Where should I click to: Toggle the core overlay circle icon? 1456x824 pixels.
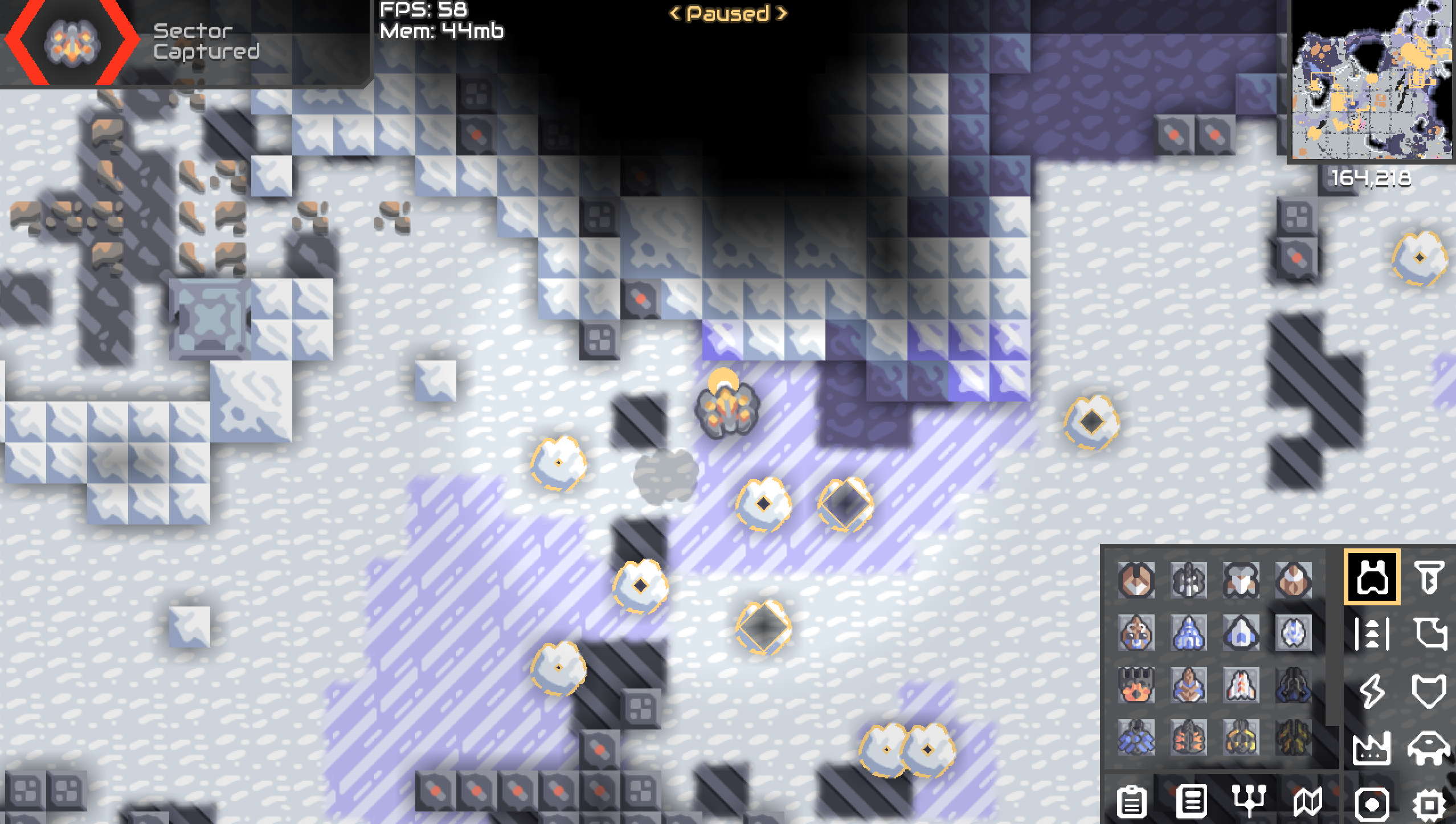1371,804
